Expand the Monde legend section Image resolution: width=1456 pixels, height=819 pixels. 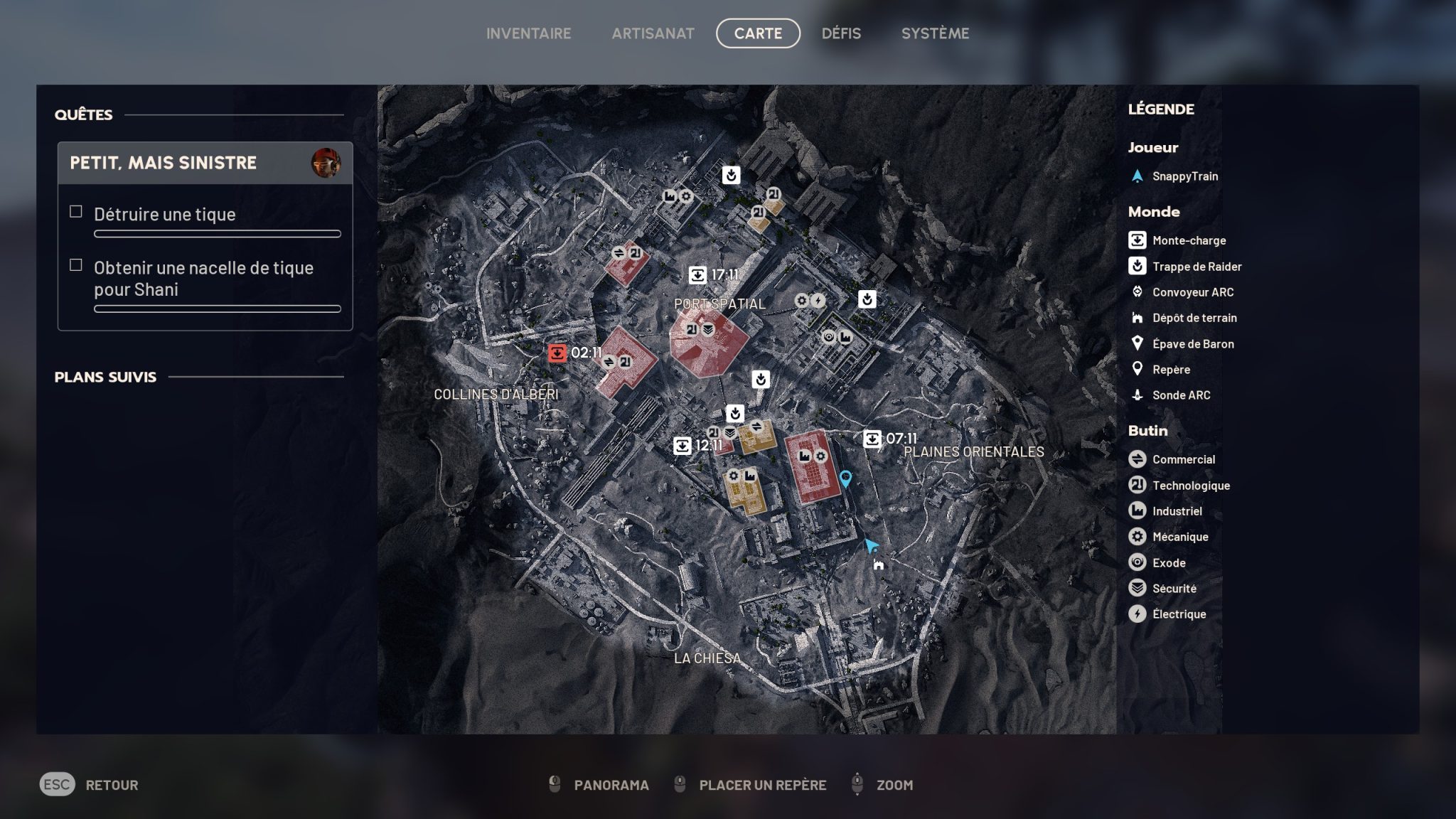point(1154,211)
